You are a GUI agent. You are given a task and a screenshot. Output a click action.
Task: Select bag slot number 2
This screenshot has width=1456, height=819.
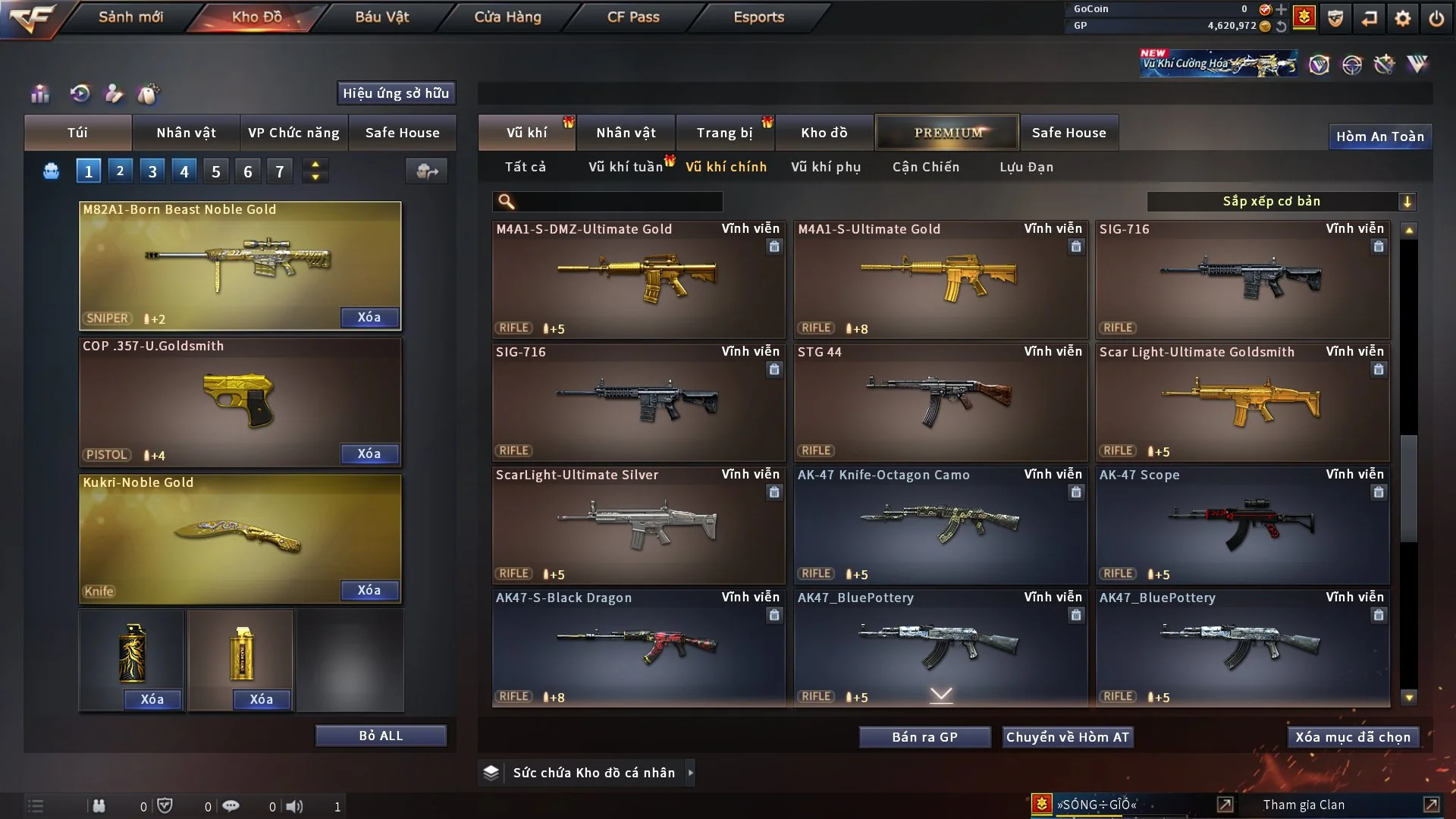coord(120,171)
